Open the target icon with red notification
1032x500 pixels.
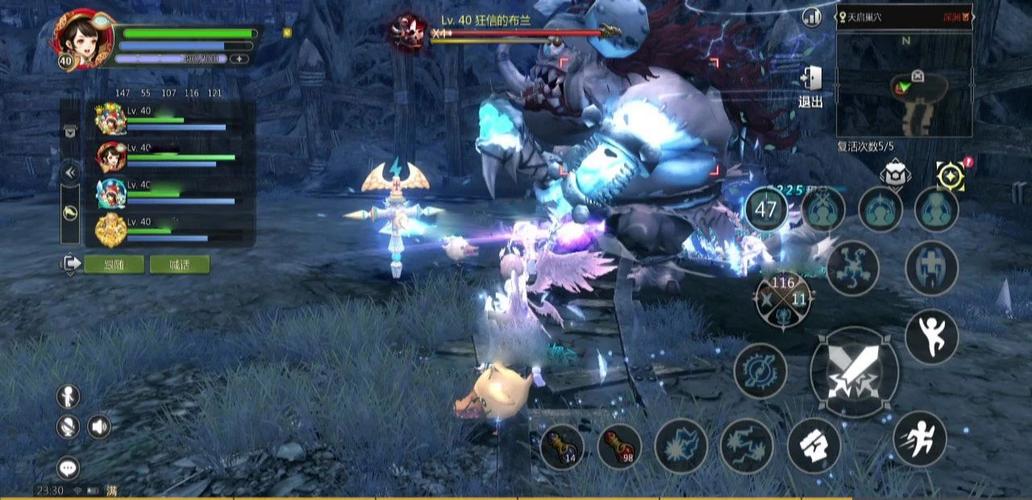tap(951, 174)
